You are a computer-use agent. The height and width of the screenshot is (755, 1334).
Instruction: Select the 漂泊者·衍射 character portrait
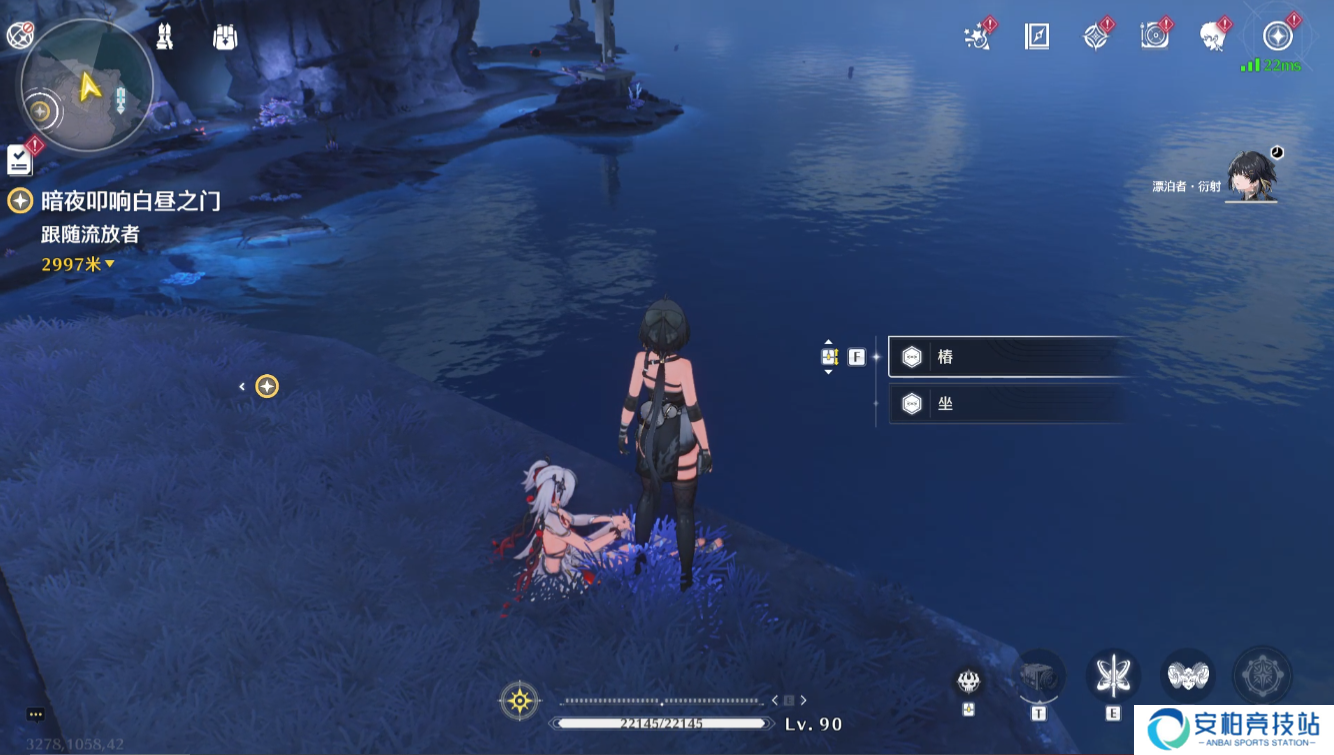point(1251,177)
